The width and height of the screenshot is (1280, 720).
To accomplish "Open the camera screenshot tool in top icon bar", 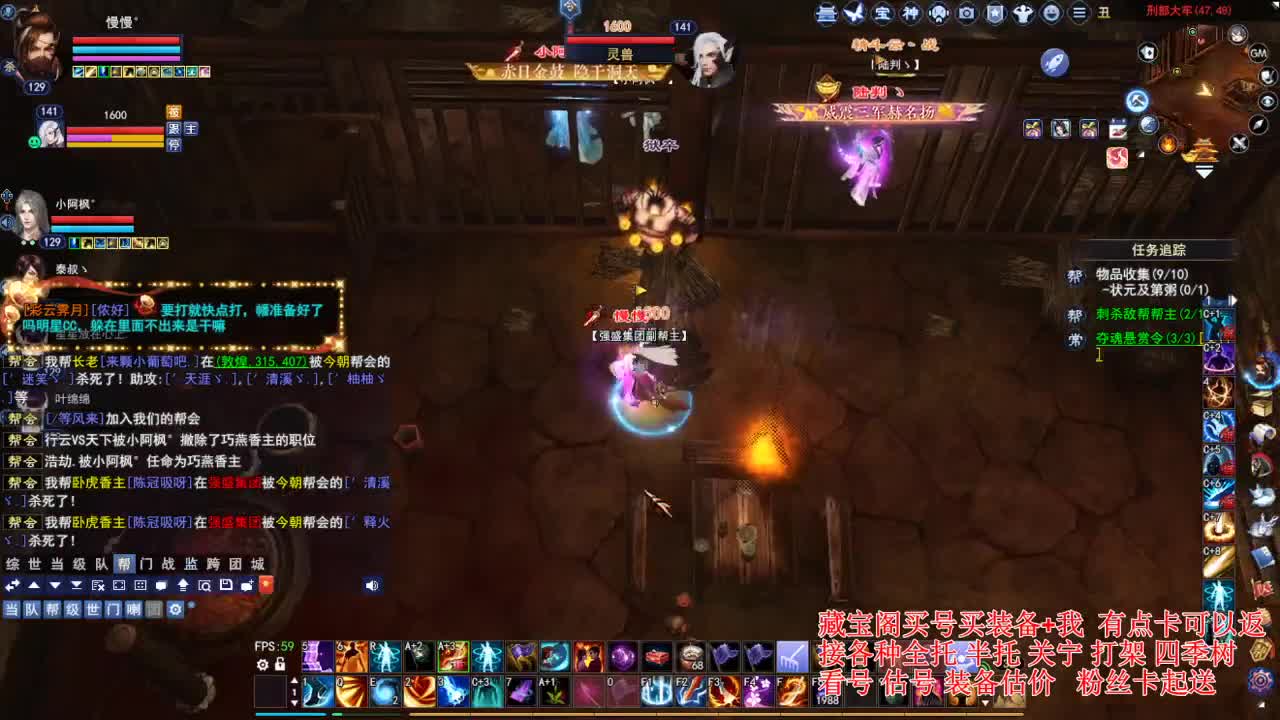I will (964, 13).
